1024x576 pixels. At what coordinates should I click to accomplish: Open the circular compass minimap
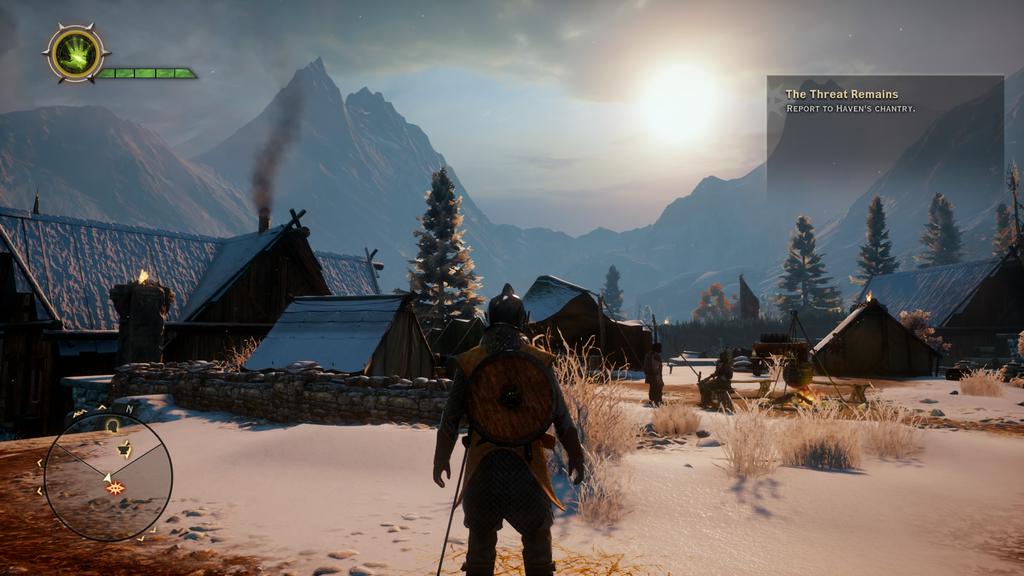pyautogui.click(x=107, y=478)
